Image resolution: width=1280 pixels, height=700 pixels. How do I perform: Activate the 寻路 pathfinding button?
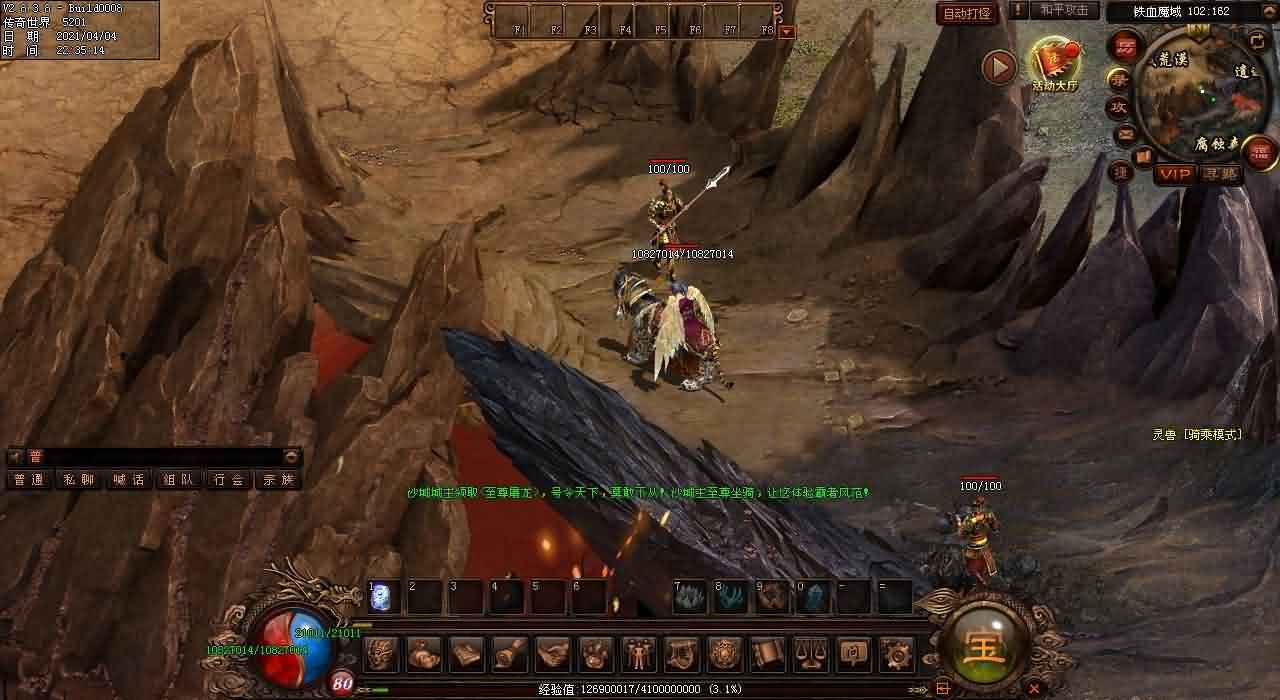pyautogui.click(x=1220, y=174)
